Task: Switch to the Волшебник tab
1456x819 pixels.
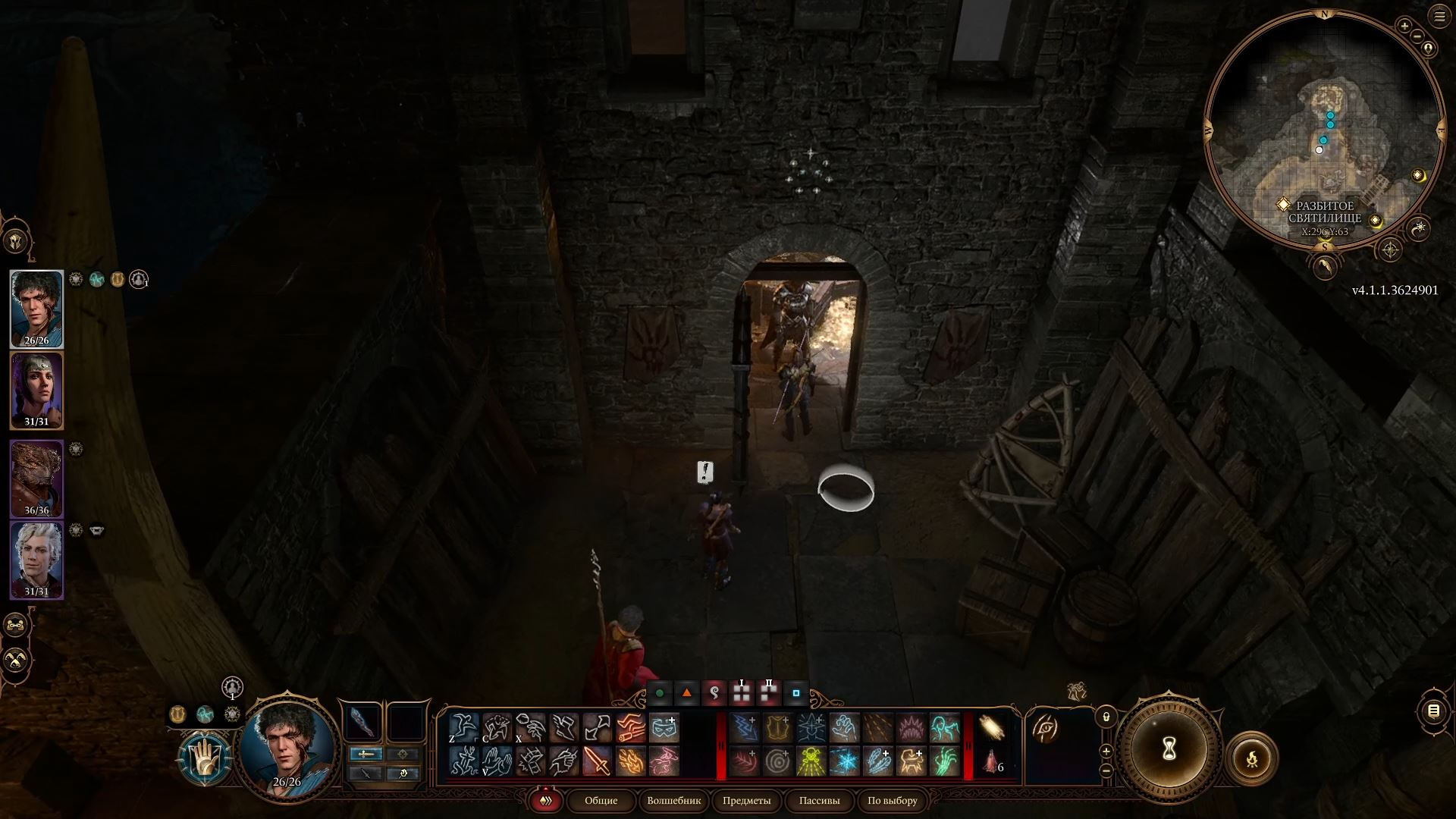Action: point(675,801)
